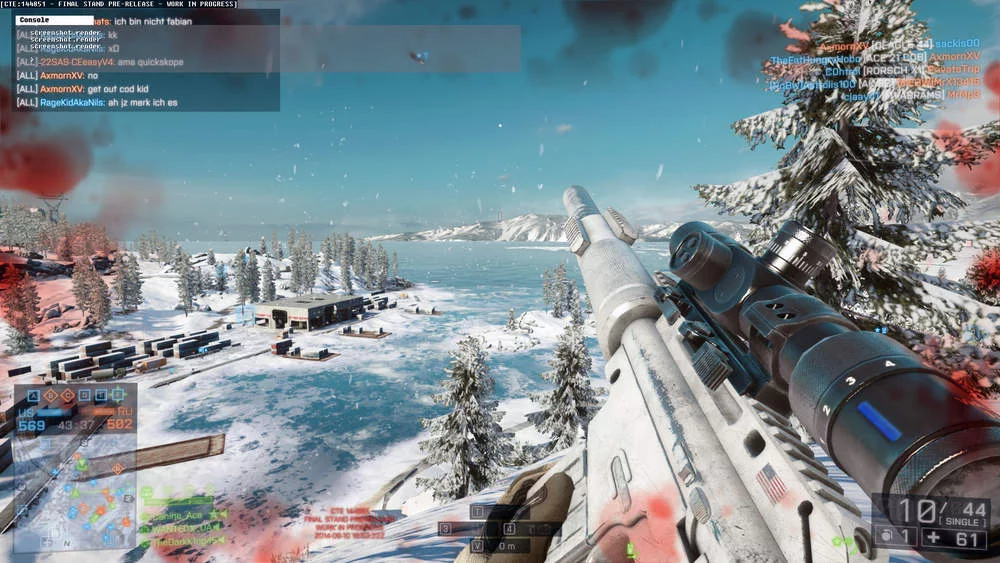Click the Console input field

[x=55, y=20]
